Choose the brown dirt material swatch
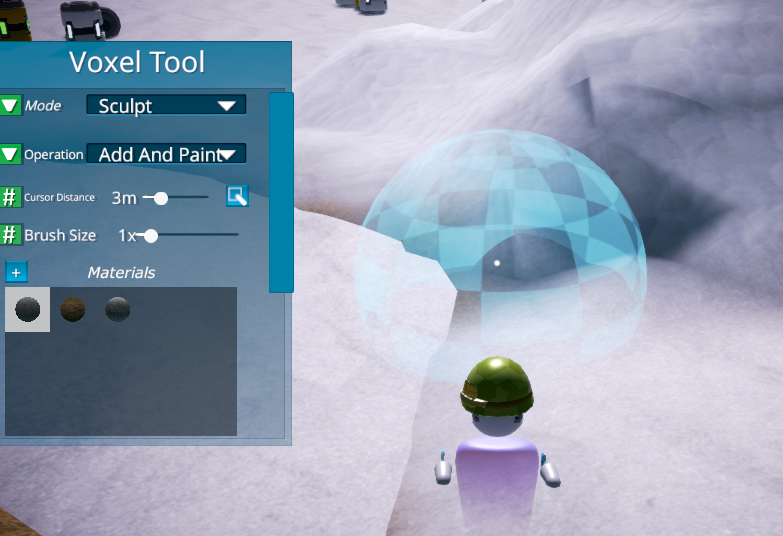783x536 pixels. point(73,310)
